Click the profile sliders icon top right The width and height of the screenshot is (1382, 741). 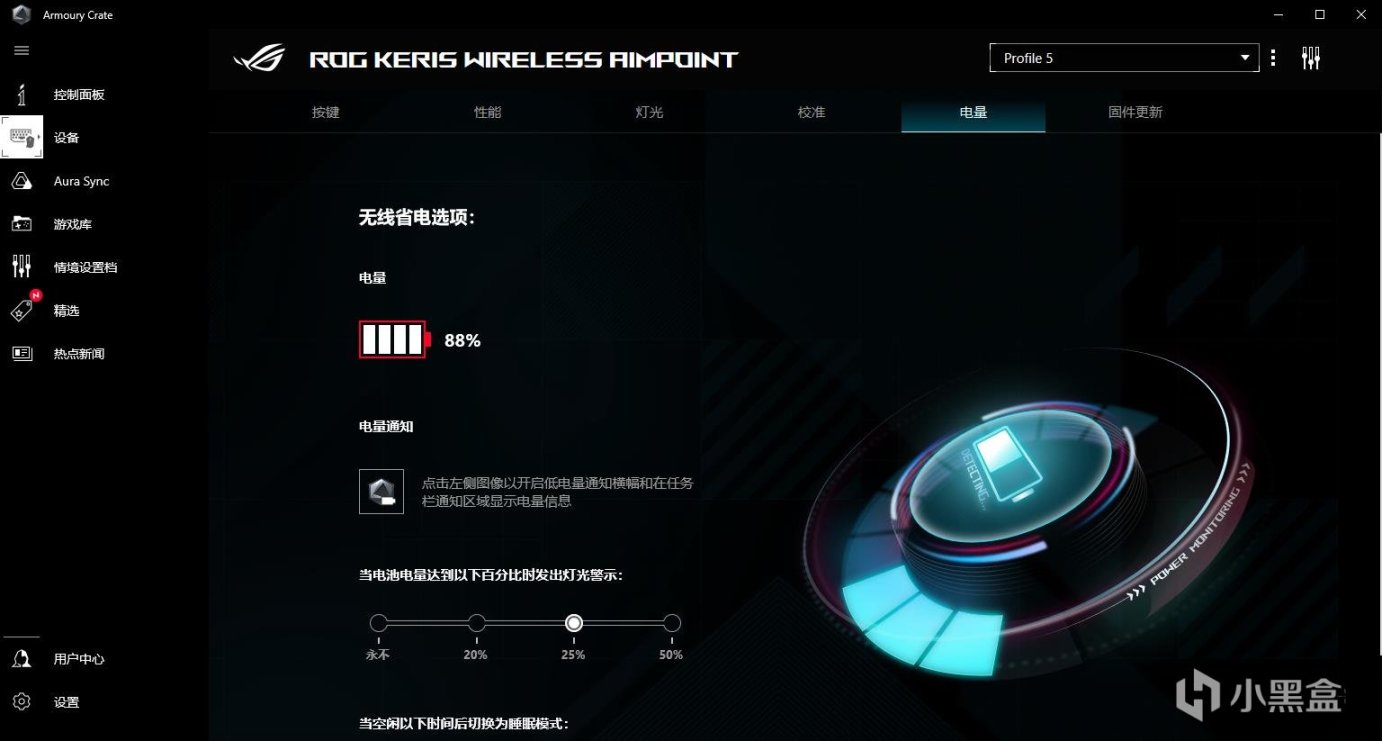(1311, 58)
